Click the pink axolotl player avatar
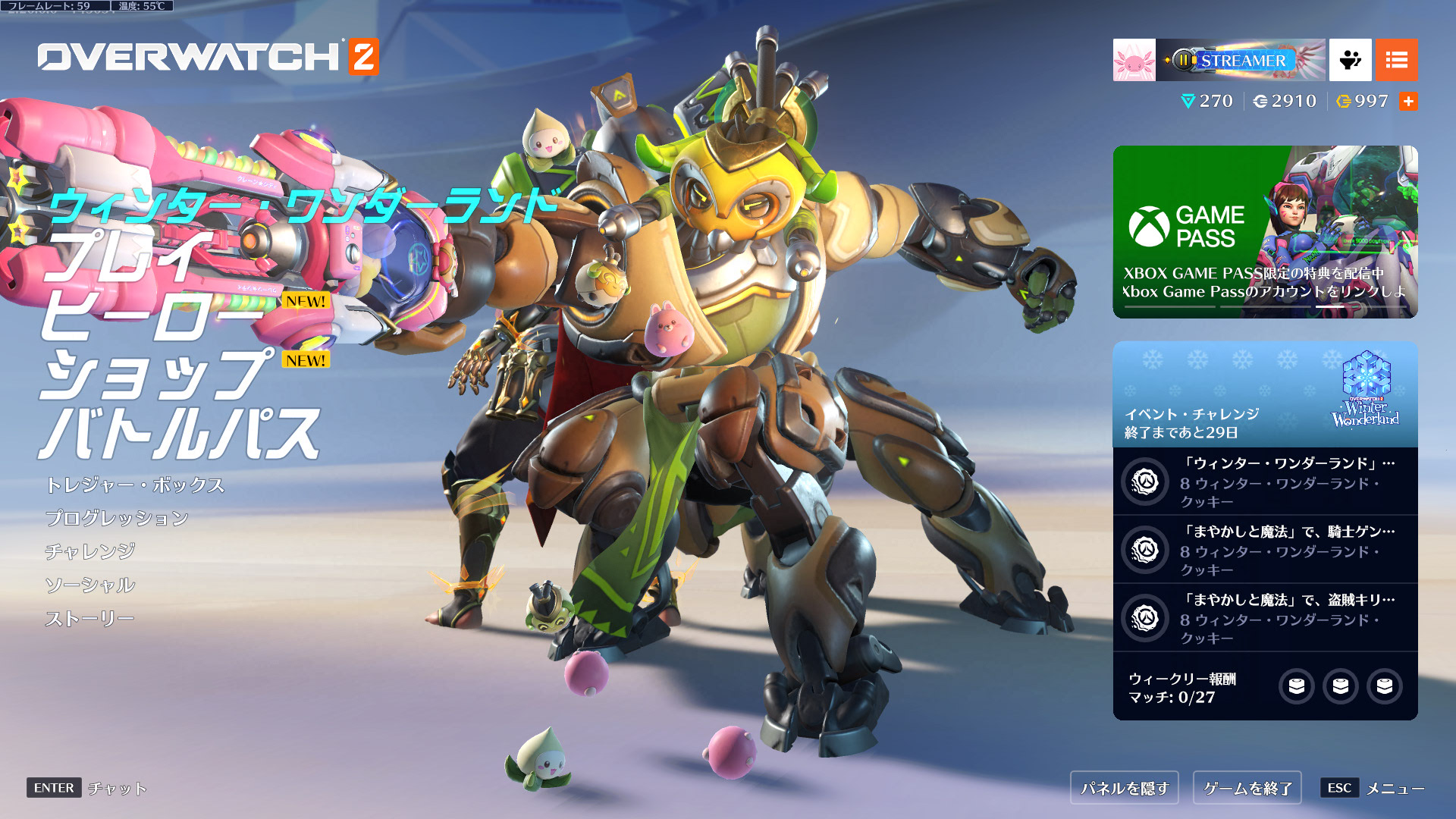1456x819 pixels. 1134,60
